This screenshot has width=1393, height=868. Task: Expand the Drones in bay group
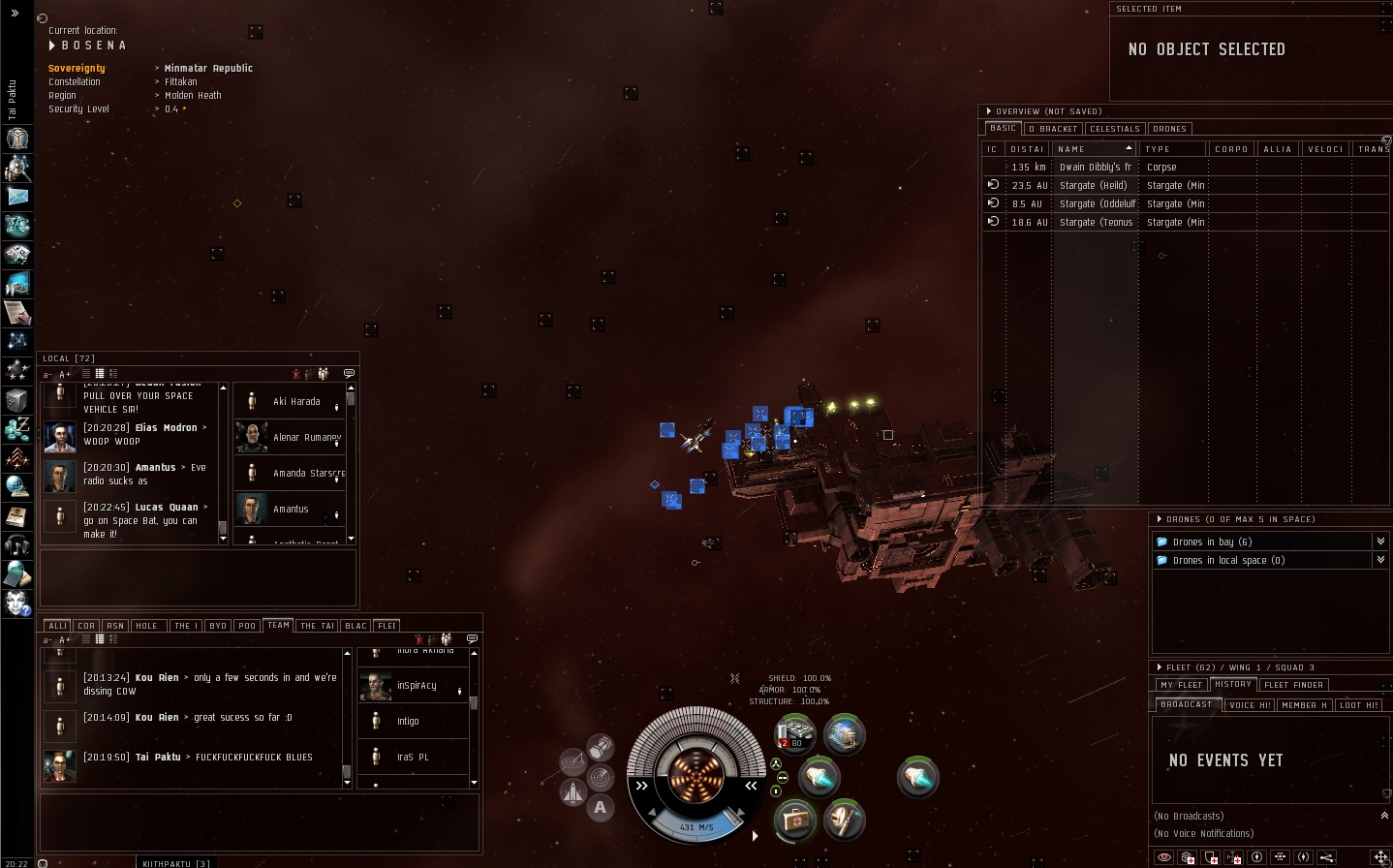coord(1380,542)
